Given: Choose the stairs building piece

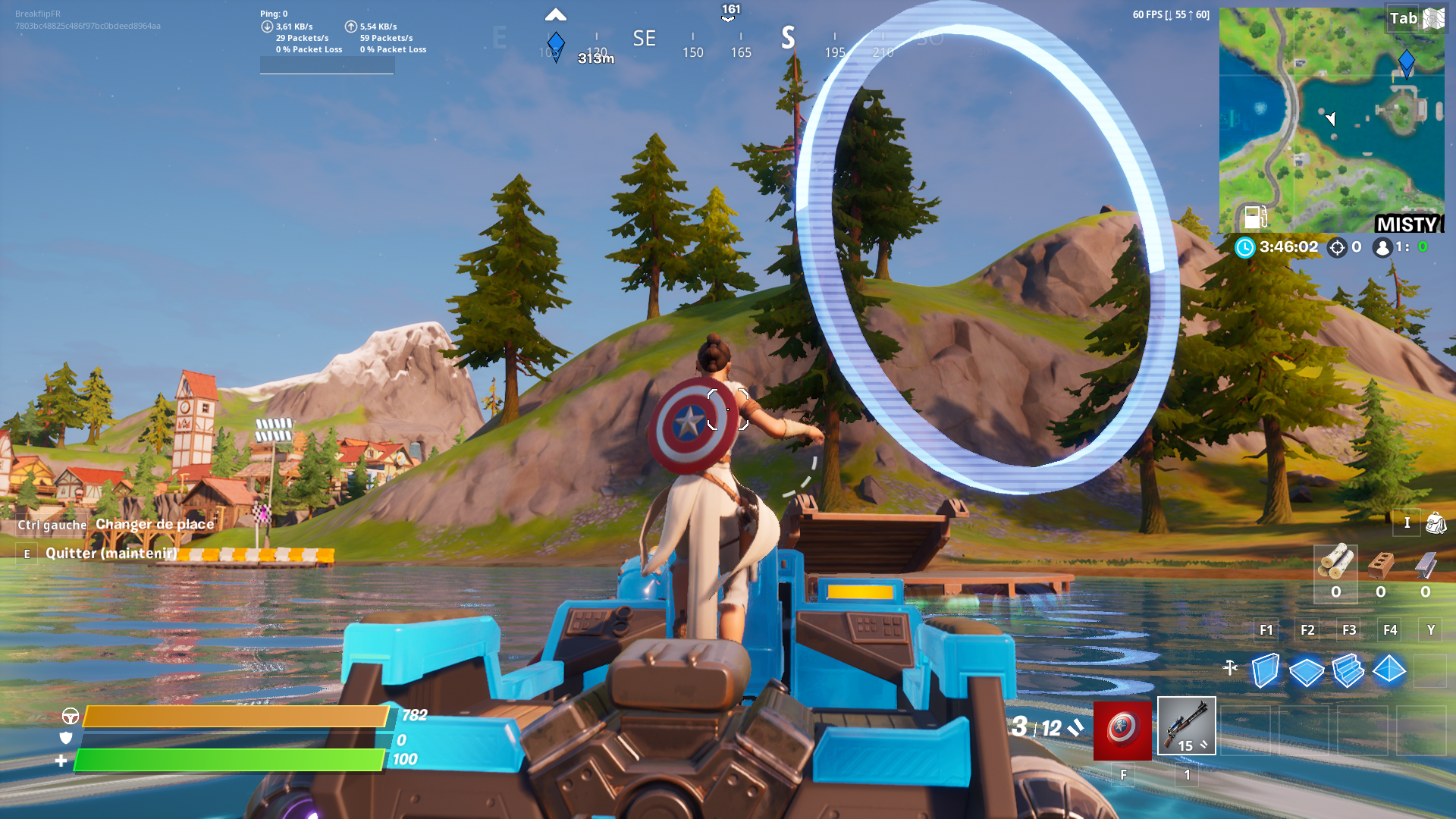Looking at the screenshot, I should coord(1348,670).
